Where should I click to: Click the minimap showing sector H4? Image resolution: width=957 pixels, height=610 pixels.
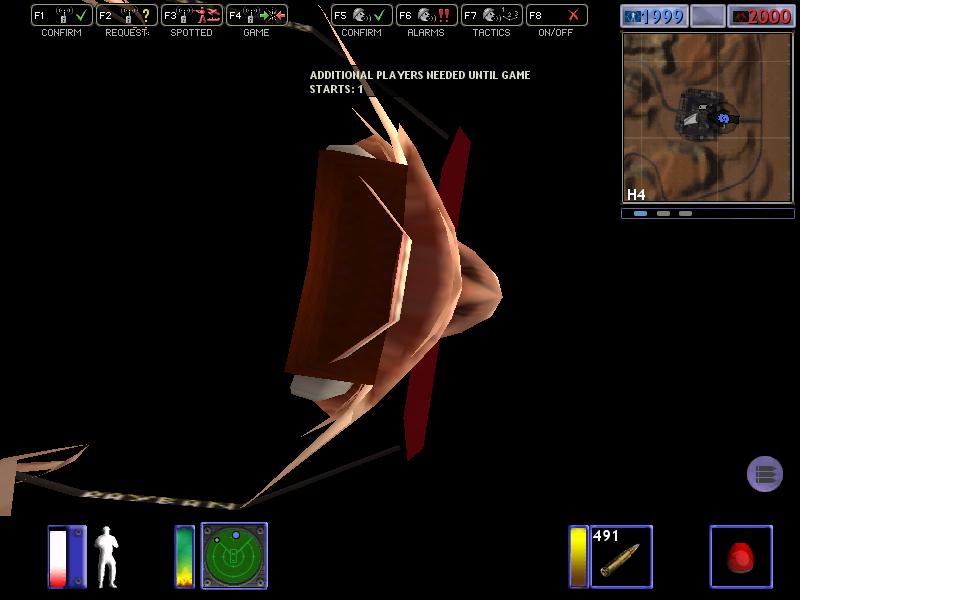click(x=707, y=118)
